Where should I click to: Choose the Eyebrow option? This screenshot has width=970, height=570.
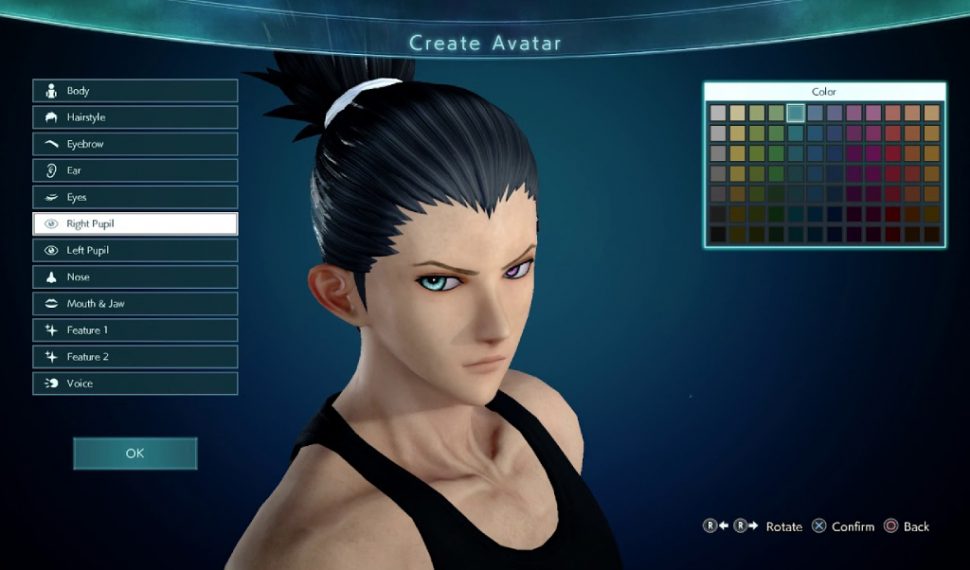135,144
